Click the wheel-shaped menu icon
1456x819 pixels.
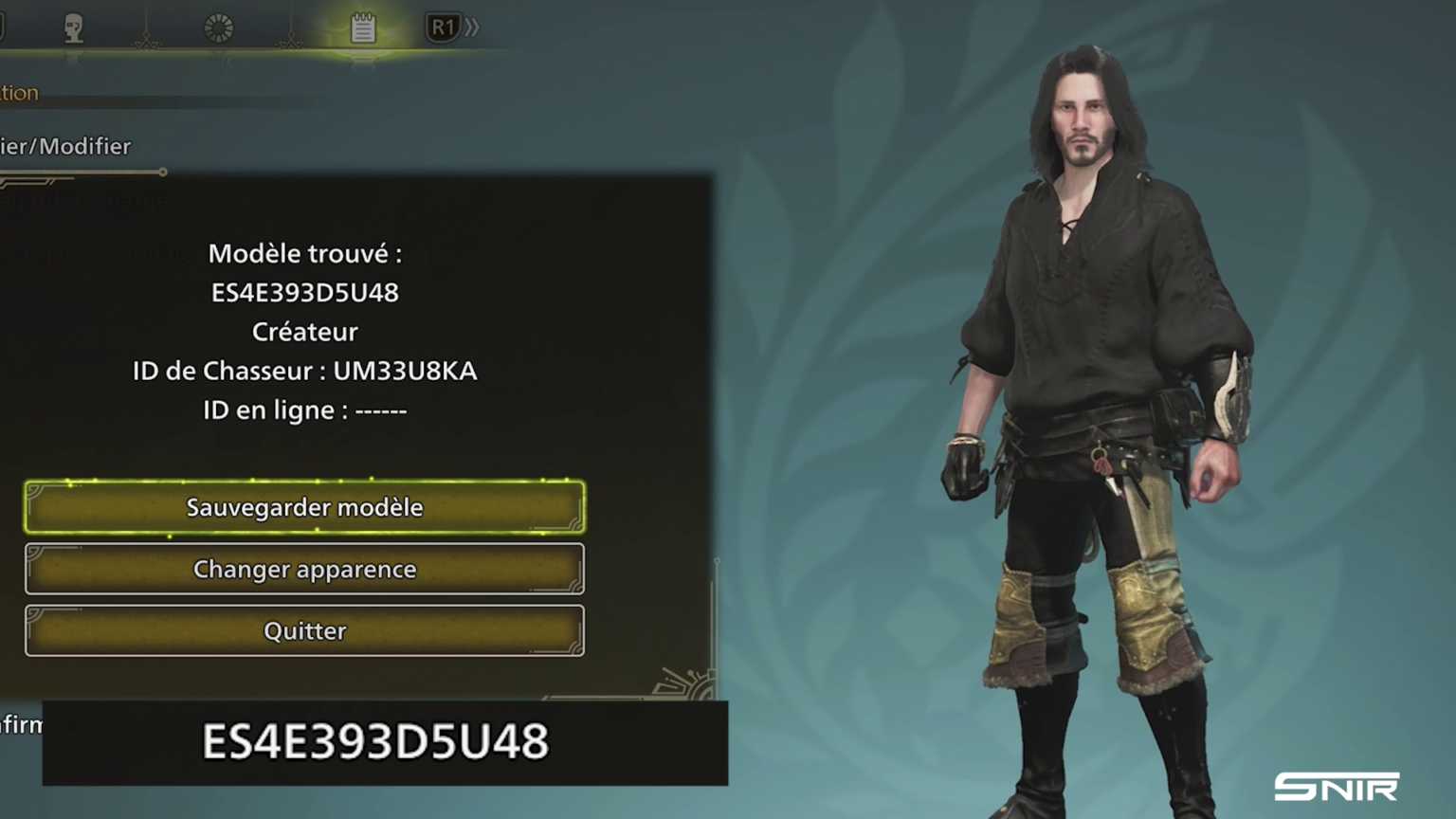coord(220,26)
